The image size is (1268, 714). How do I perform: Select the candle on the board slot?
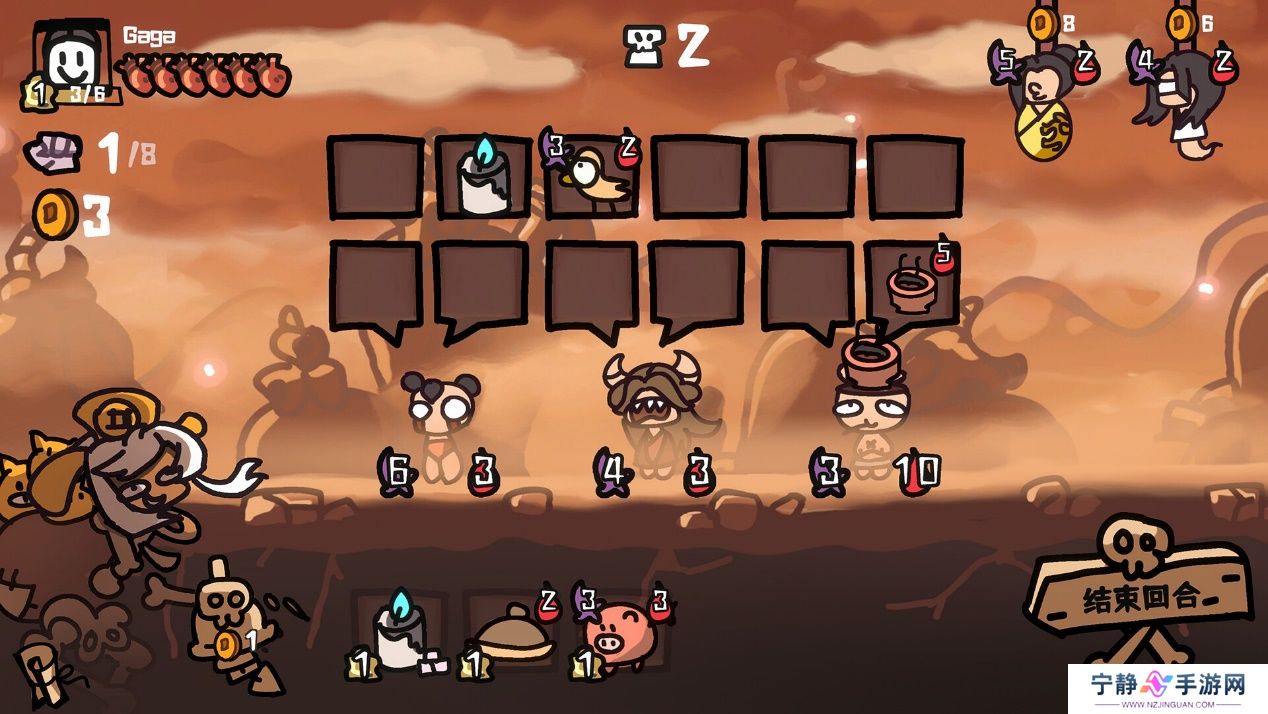pyautogui.click(x=484, y=177)
